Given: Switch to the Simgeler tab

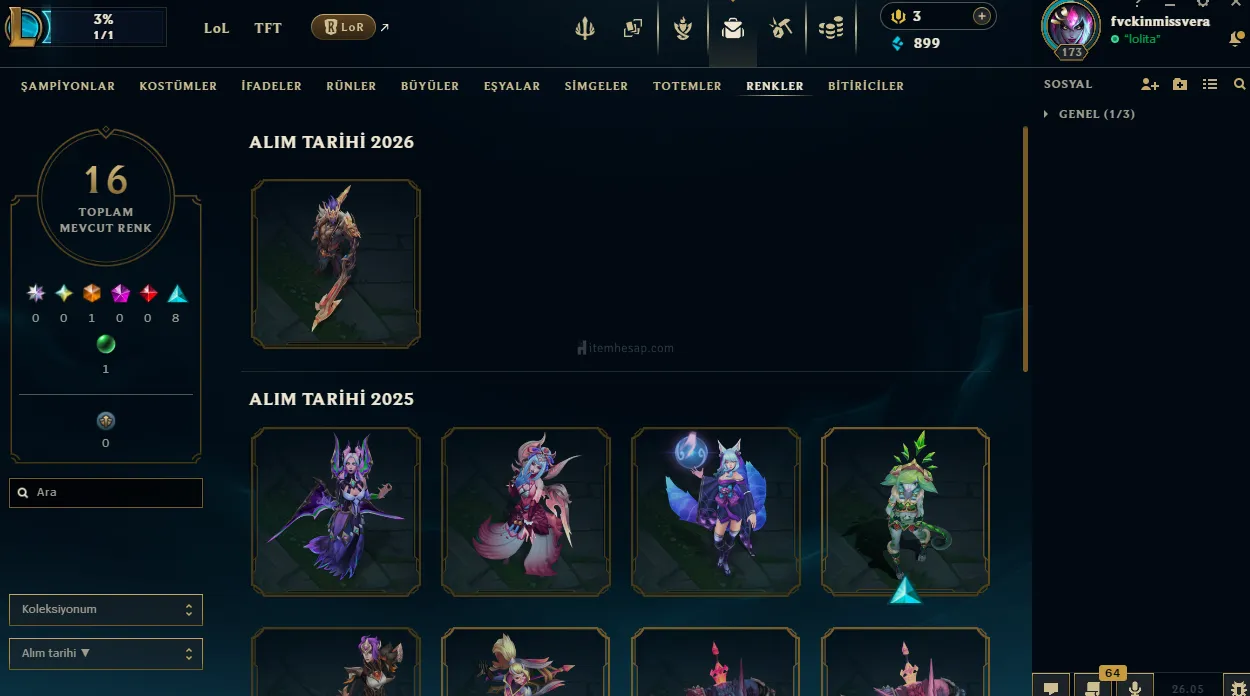Looking at the screenshot, I should click(x=596, y=86).
